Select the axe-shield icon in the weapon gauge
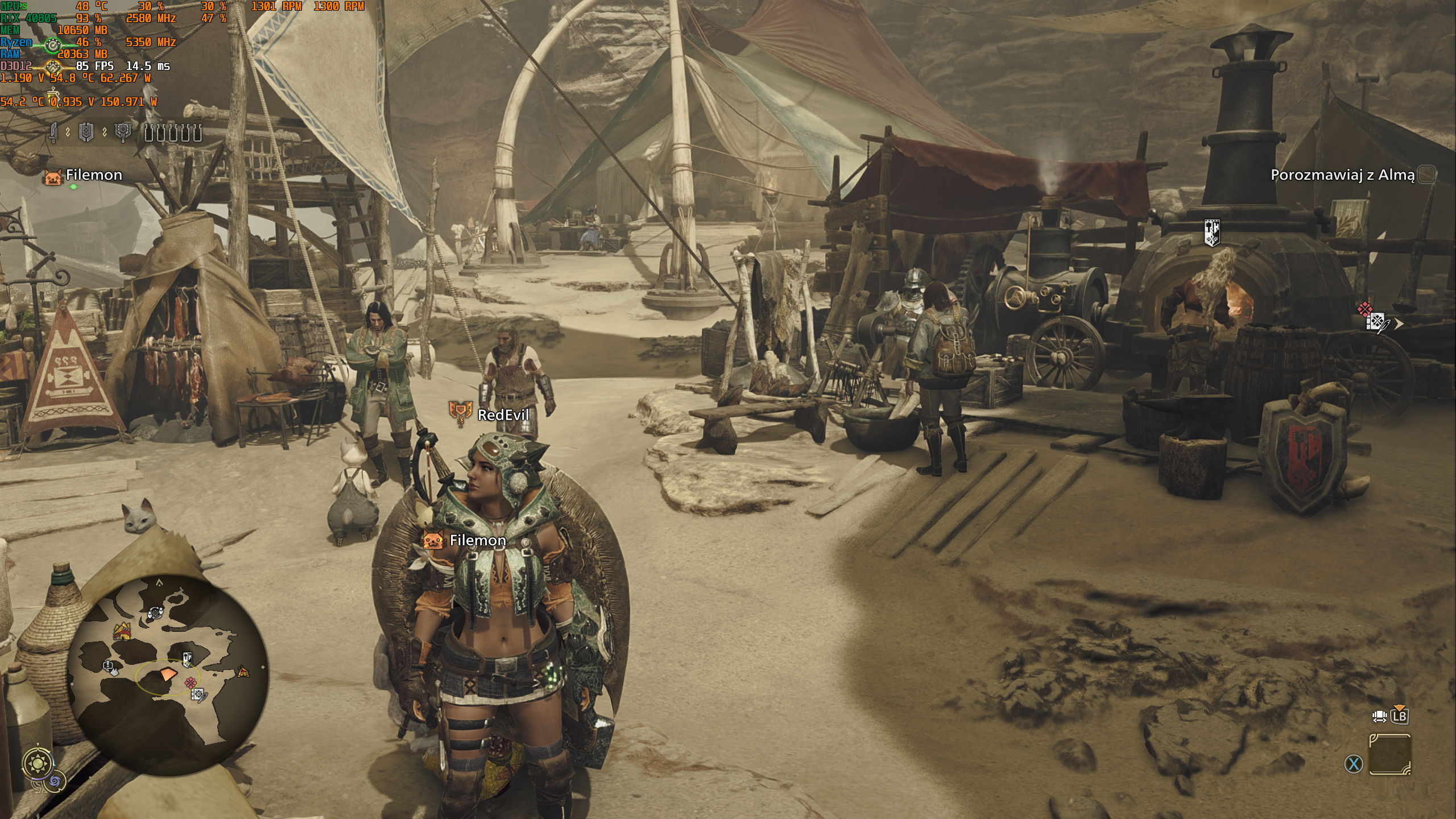 tap(123, 133)
